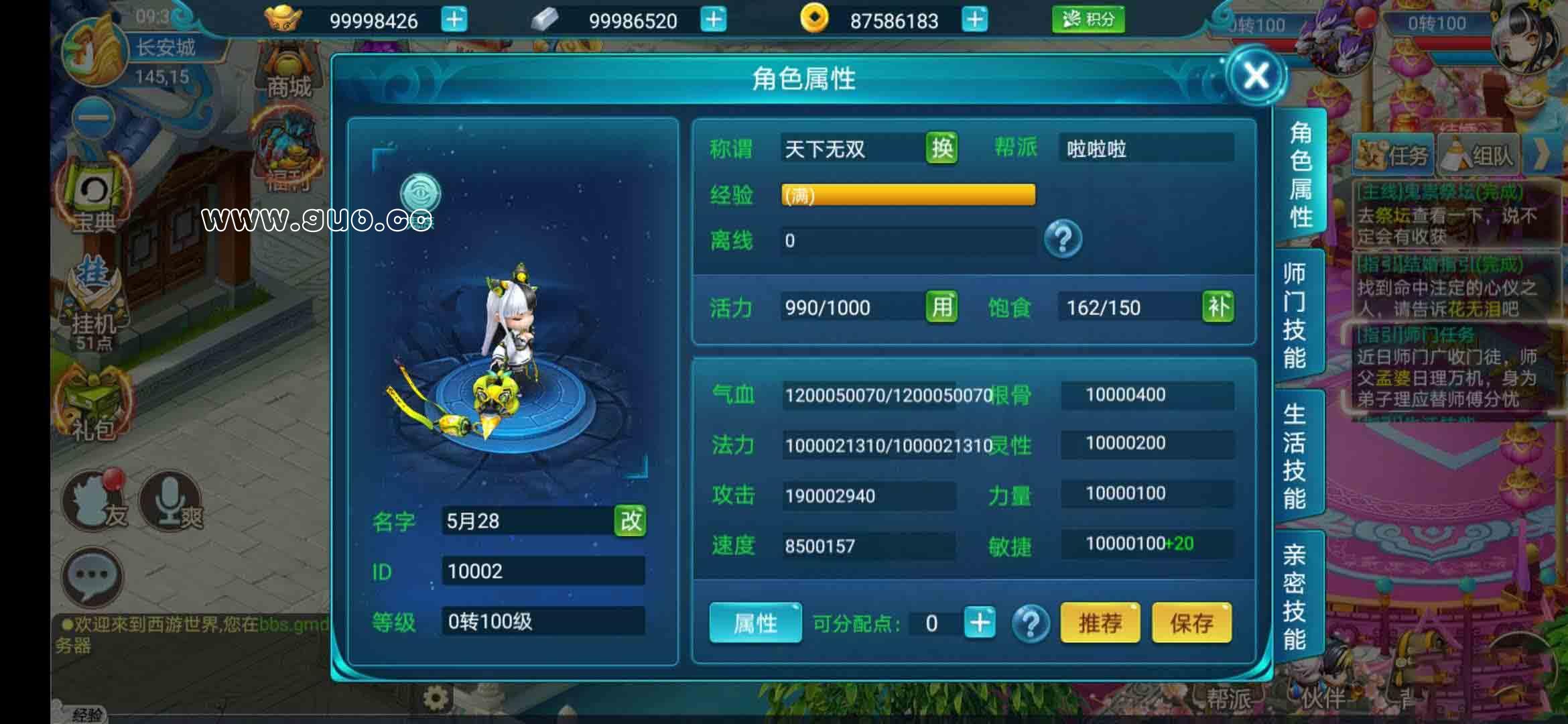Open the settings gear at the bottom
1568x724 pixels.
434,697
